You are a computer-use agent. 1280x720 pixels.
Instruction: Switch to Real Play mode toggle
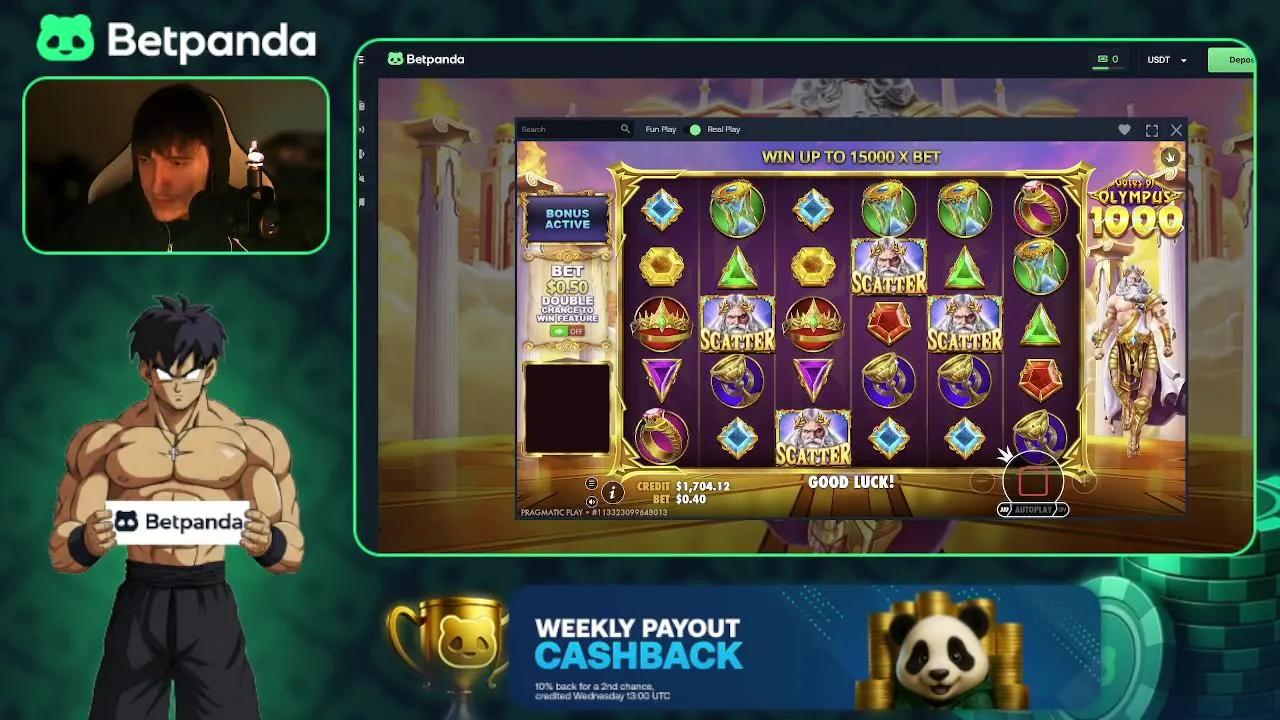click(695, 130)
